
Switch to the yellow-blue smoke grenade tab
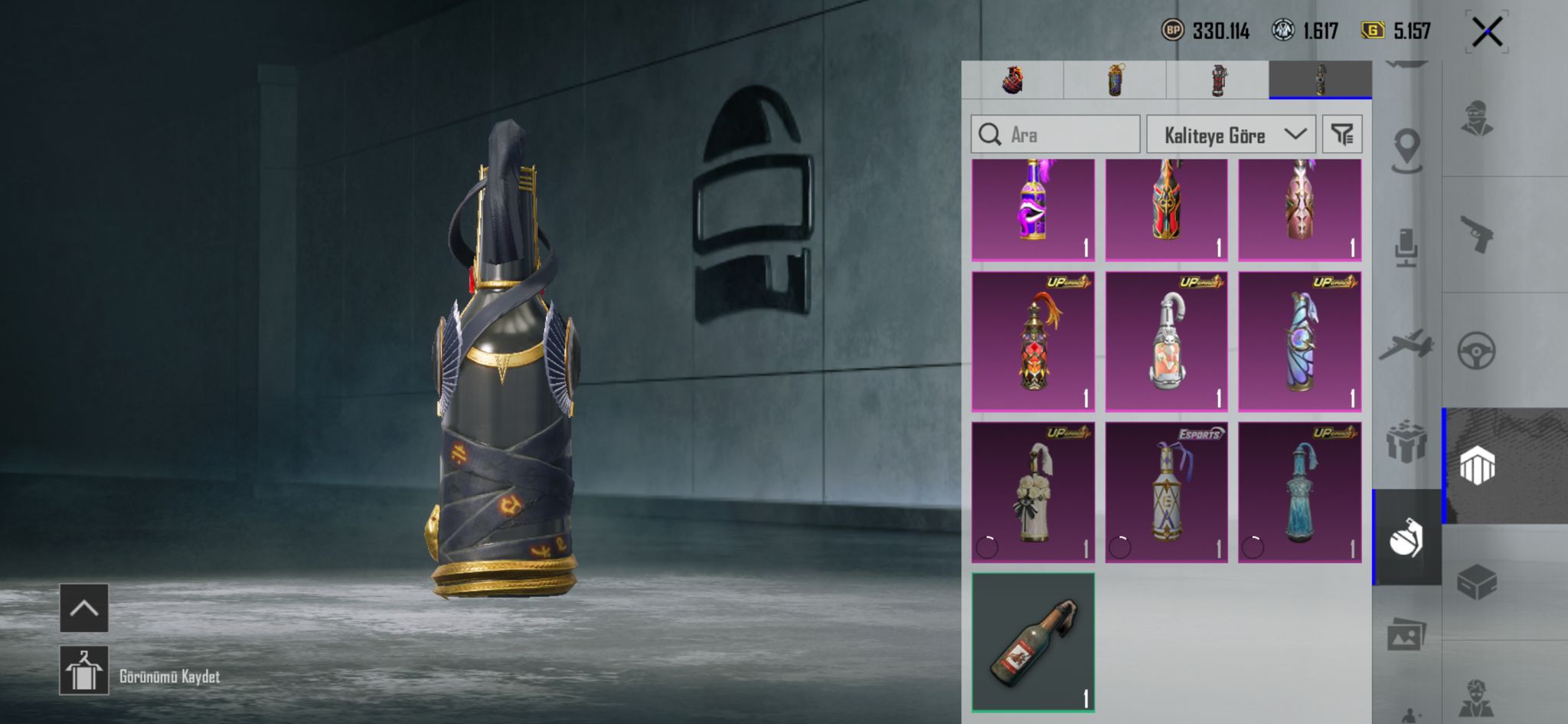1115,80
